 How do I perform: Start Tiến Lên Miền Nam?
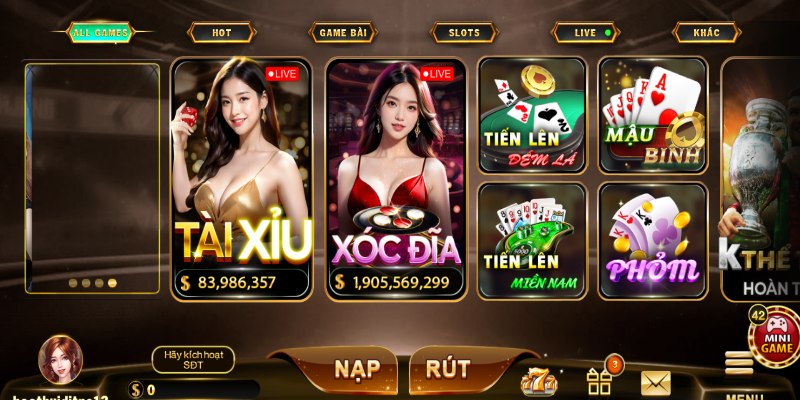531,240
